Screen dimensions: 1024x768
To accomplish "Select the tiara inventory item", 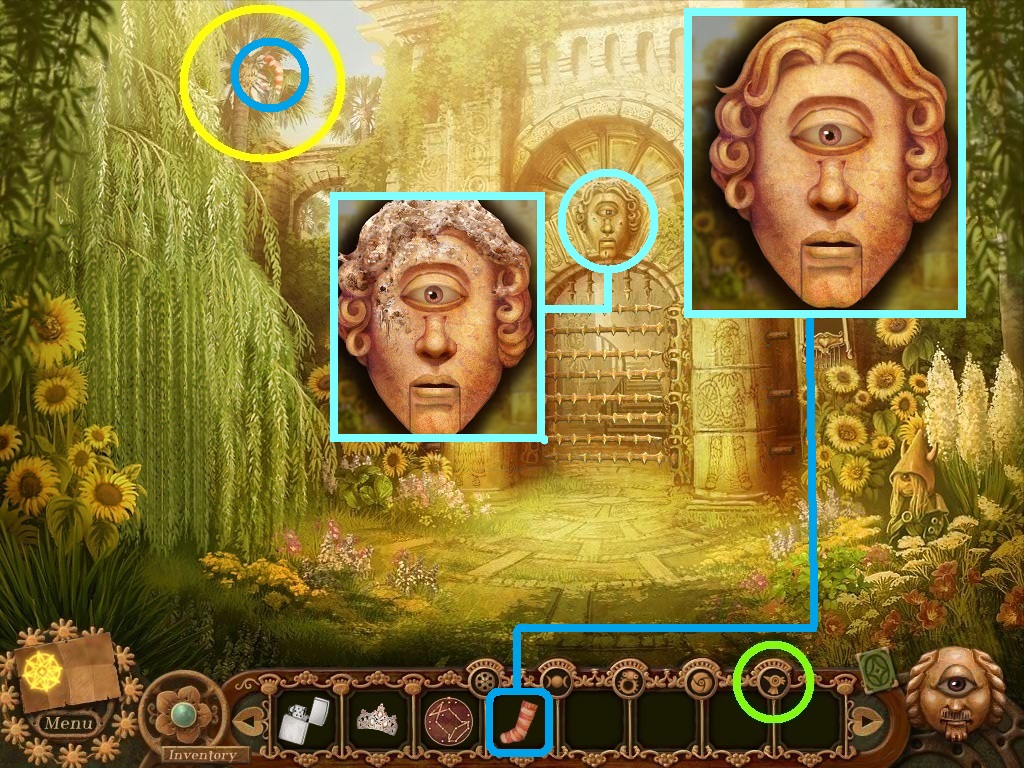I will (x=377, y=720).
